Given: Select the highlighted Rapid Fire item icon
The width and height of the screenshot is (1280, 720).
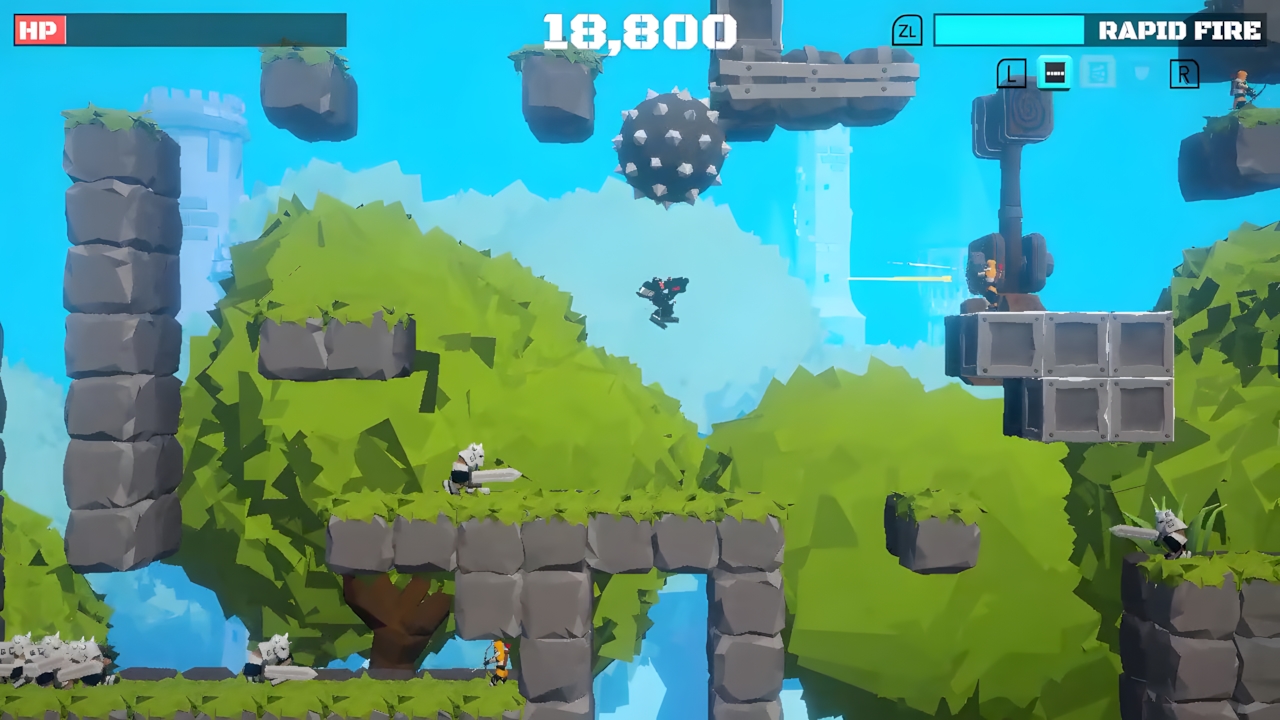Looking at the screenshot, I should 1055,73.
